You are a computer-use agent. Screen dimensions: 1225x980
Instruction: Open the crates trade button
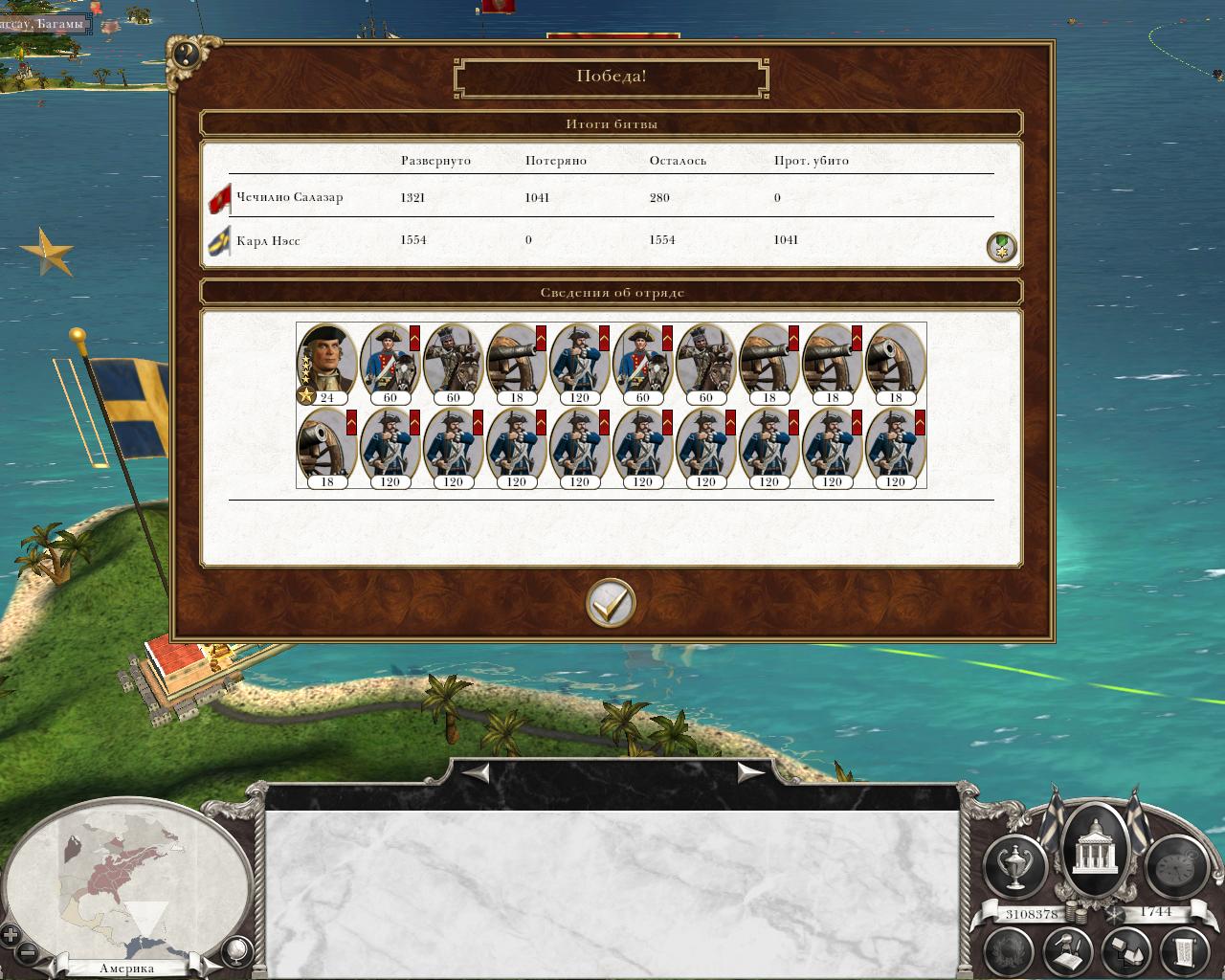click(x=1125, y=950)
